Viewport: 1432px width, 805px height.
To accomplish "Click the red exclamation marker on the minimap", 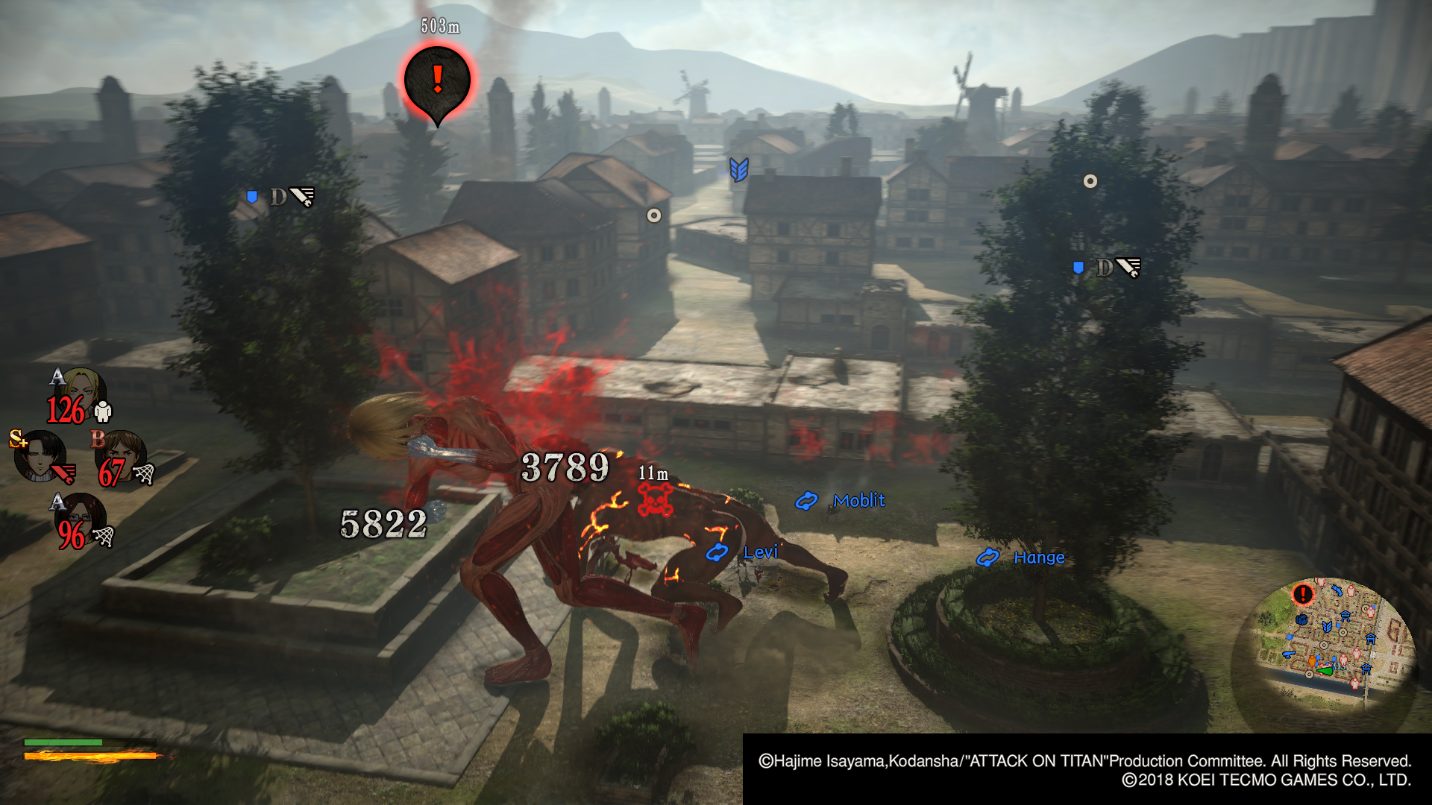I will point(1301,595).
